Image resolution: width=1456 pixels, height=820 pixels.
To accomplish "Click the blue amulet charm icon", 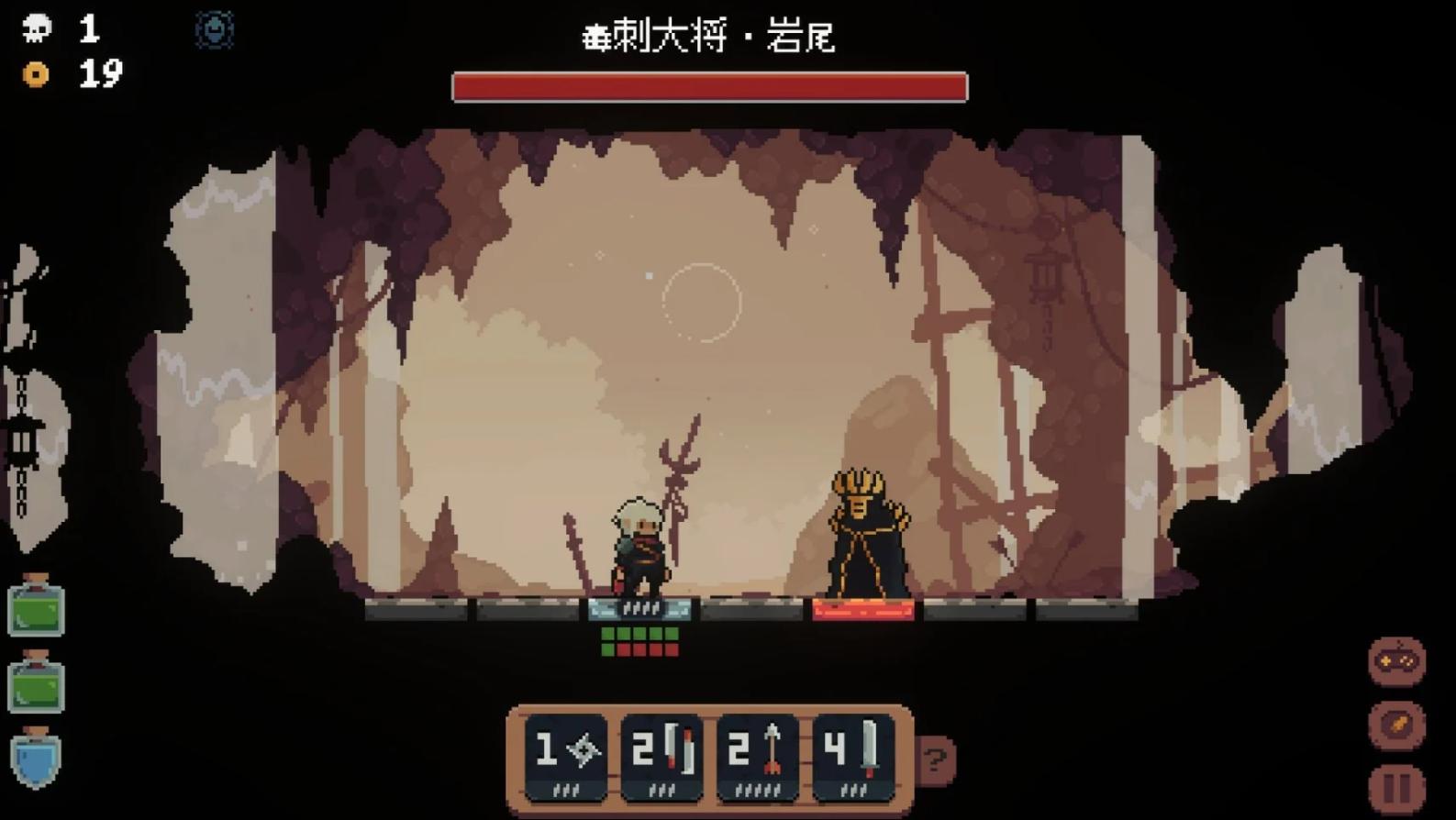I will (213, 30).
